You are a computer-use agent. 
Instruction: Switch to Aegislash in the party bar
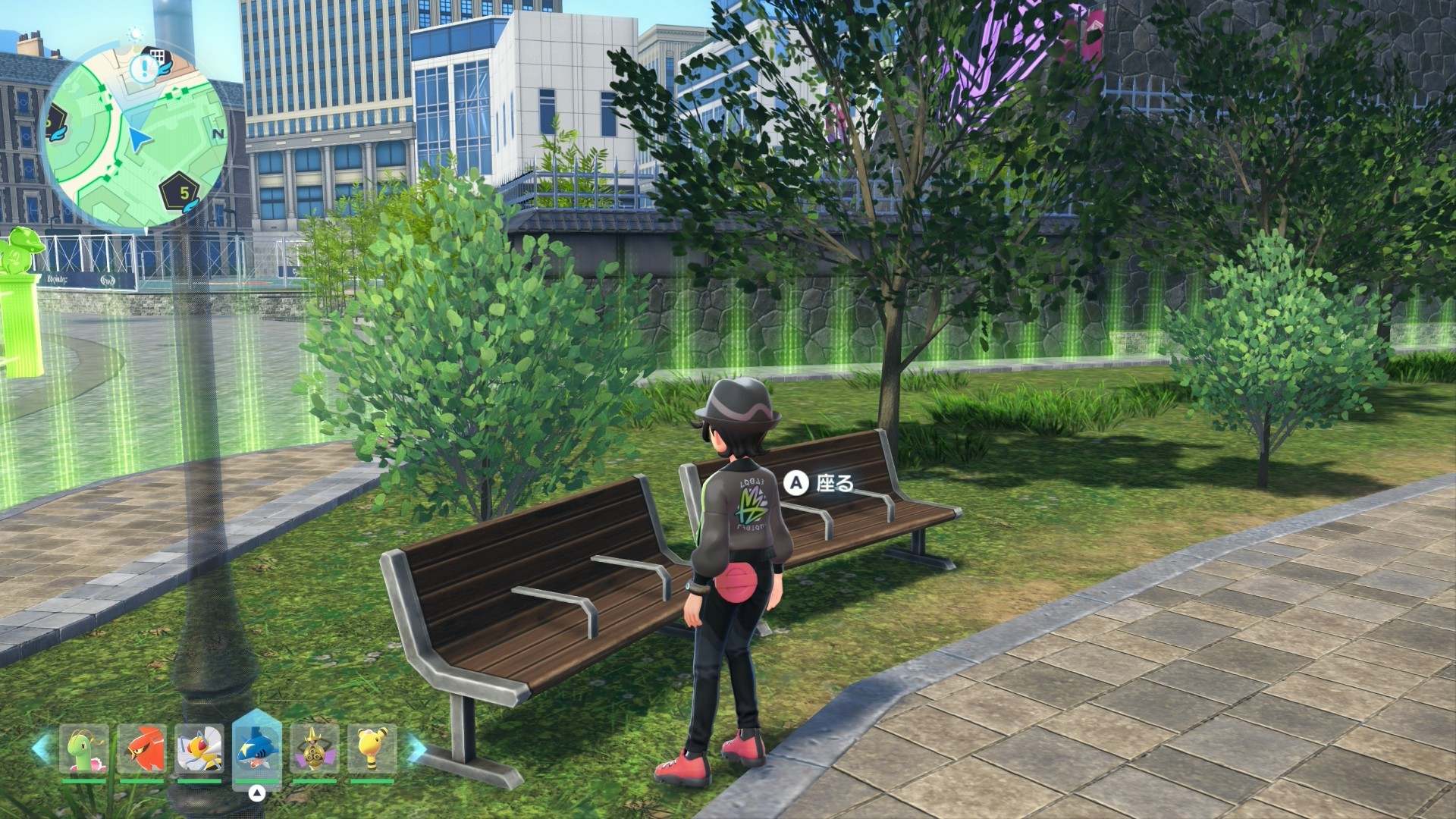315,750
